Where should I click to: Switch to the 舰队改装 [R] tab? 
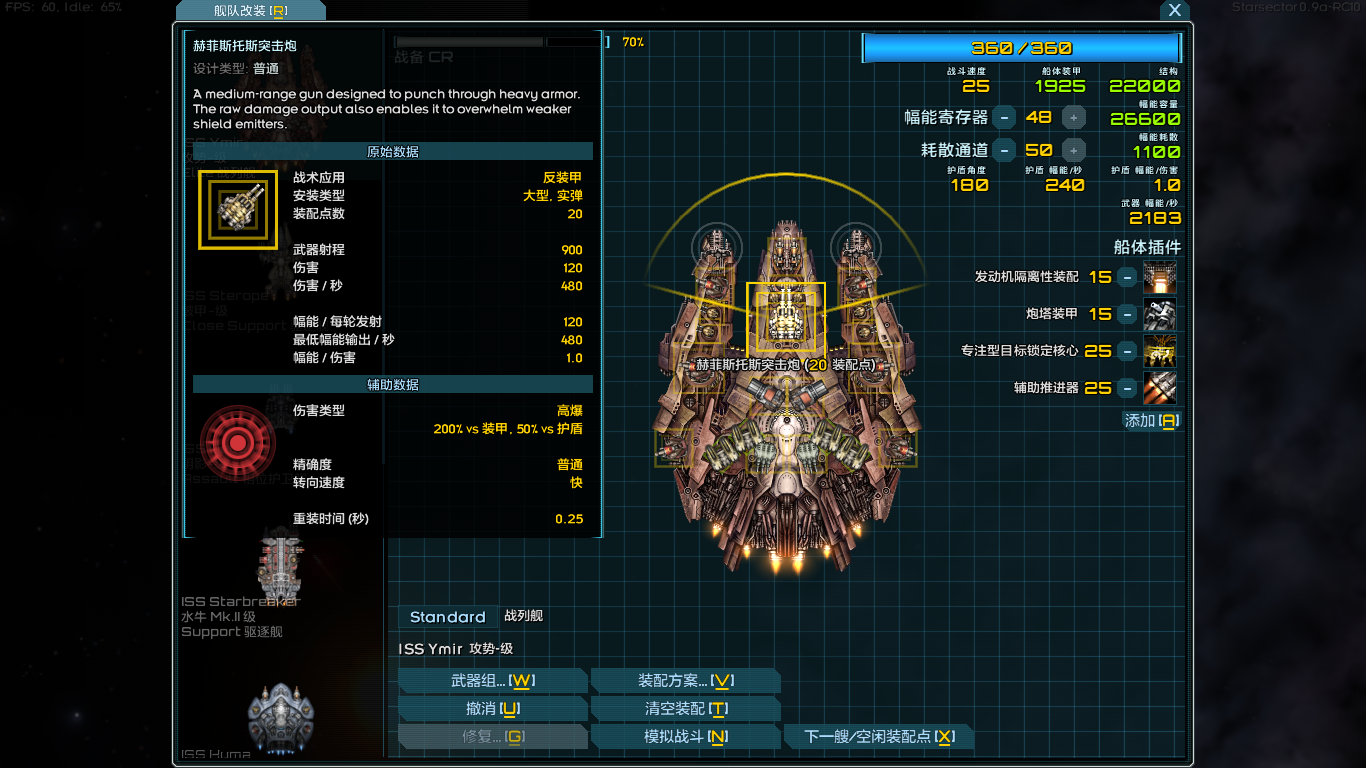[x=249, y=11]
